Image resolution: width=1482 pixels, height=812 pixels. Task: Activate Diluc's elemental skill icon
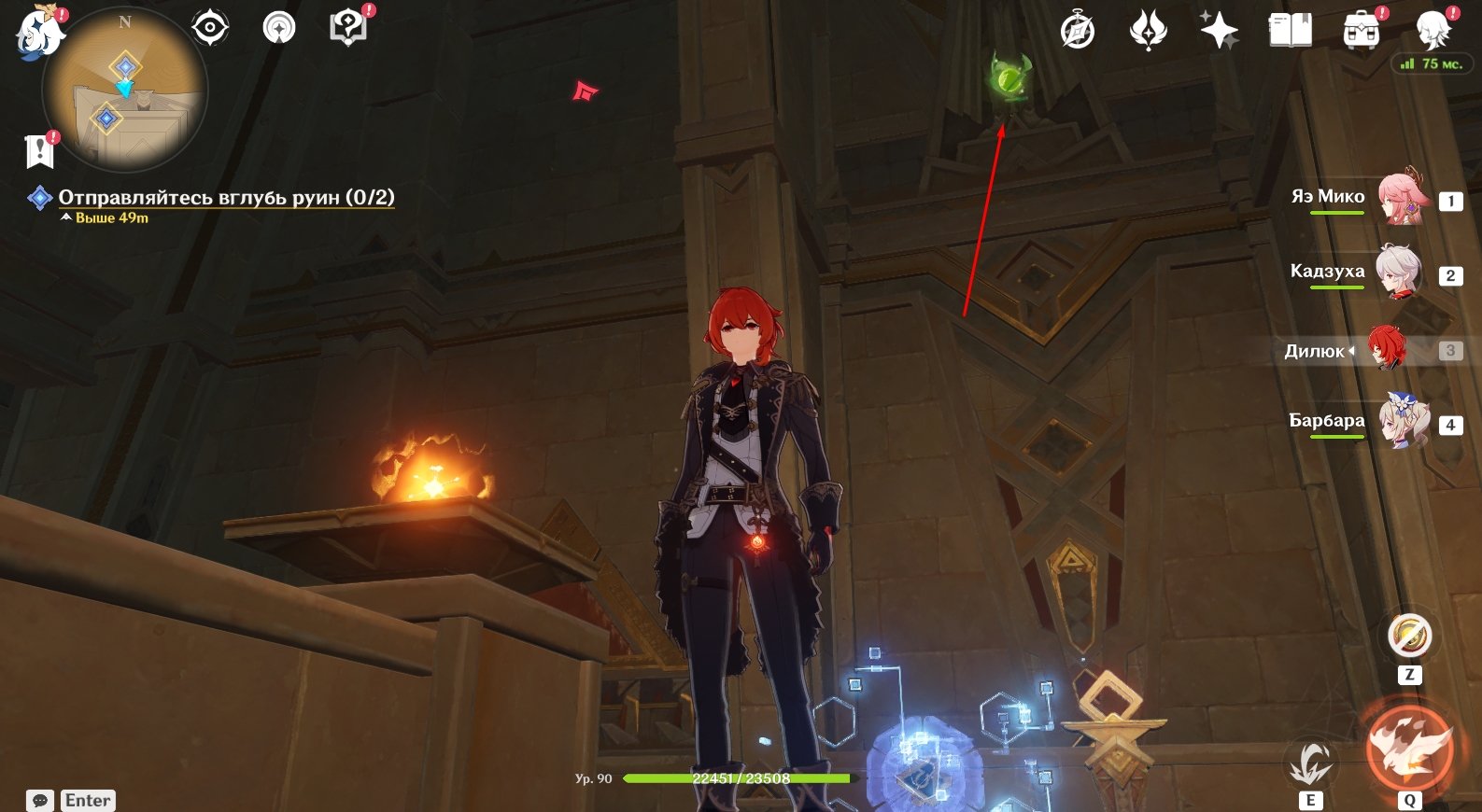coord(1310,763)
